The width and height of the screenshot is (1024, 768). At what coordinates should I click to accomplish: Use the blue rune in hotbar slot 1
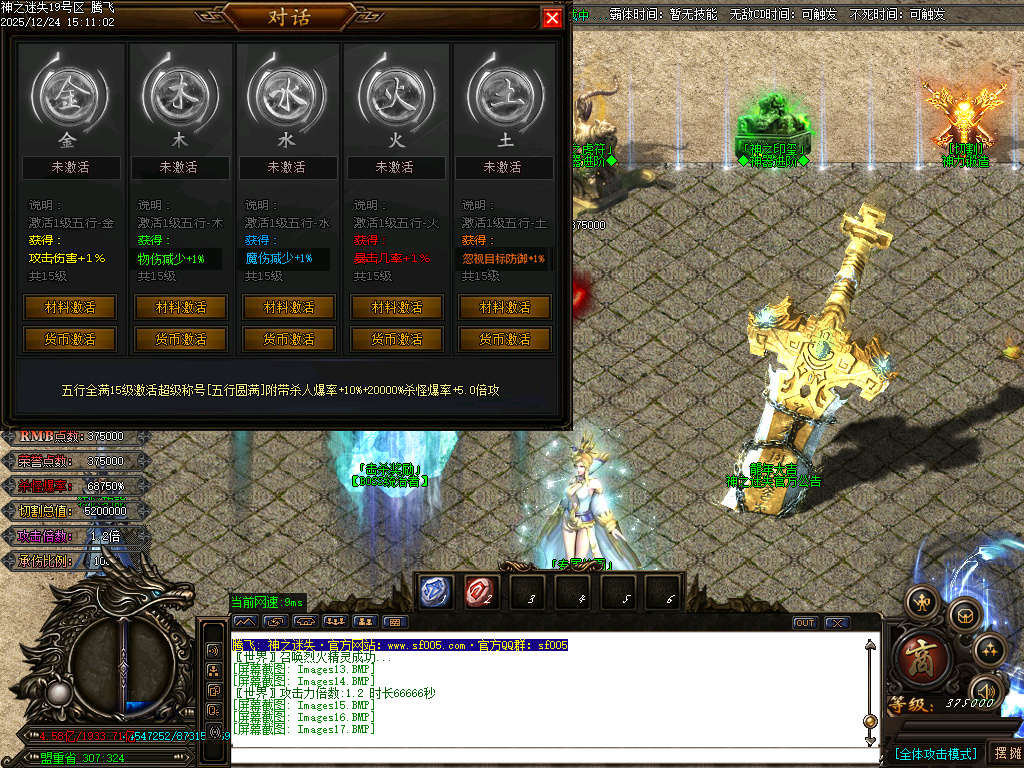[436, 591]
